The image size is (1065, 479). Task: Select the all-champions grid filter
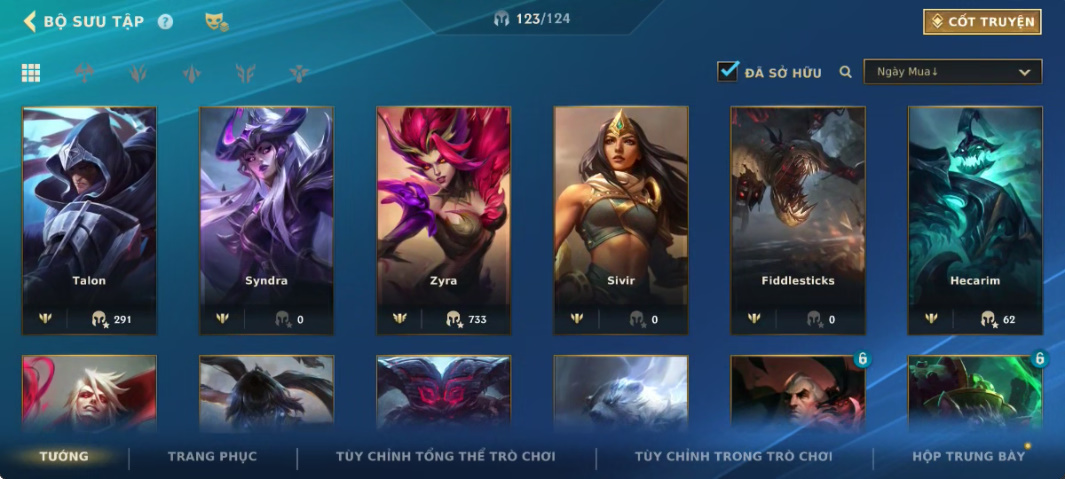pos(31,73)
